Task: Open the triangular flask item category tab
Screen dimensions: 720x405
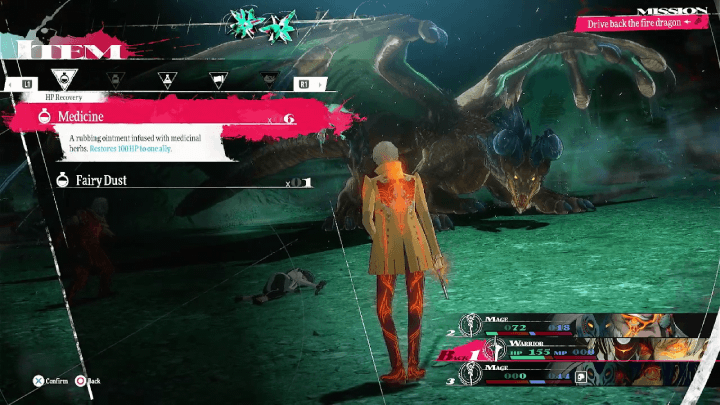Action: (165, 78)
